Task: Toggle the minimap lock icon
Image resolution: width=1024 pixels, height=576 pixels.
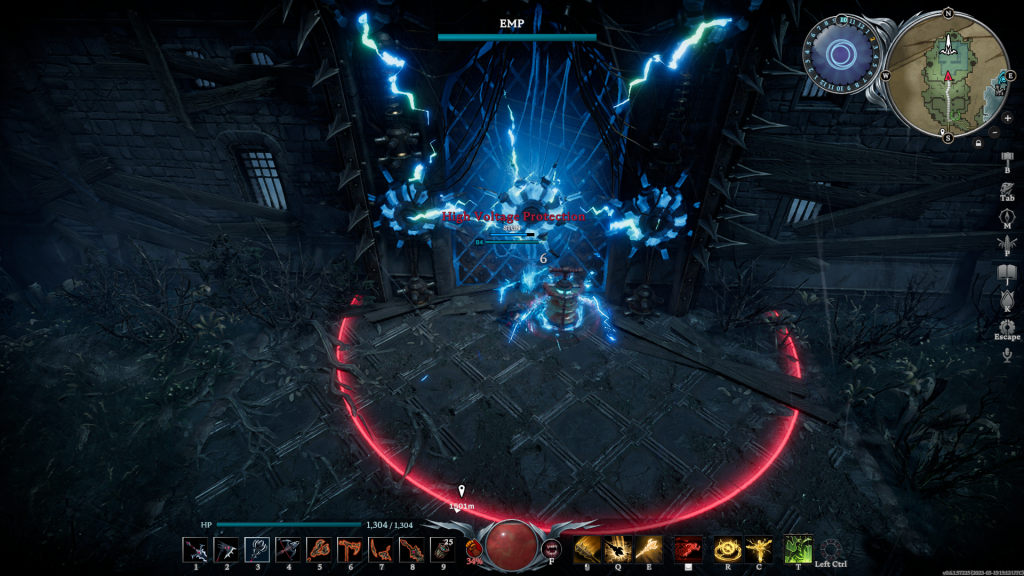Action: [978, 143]
